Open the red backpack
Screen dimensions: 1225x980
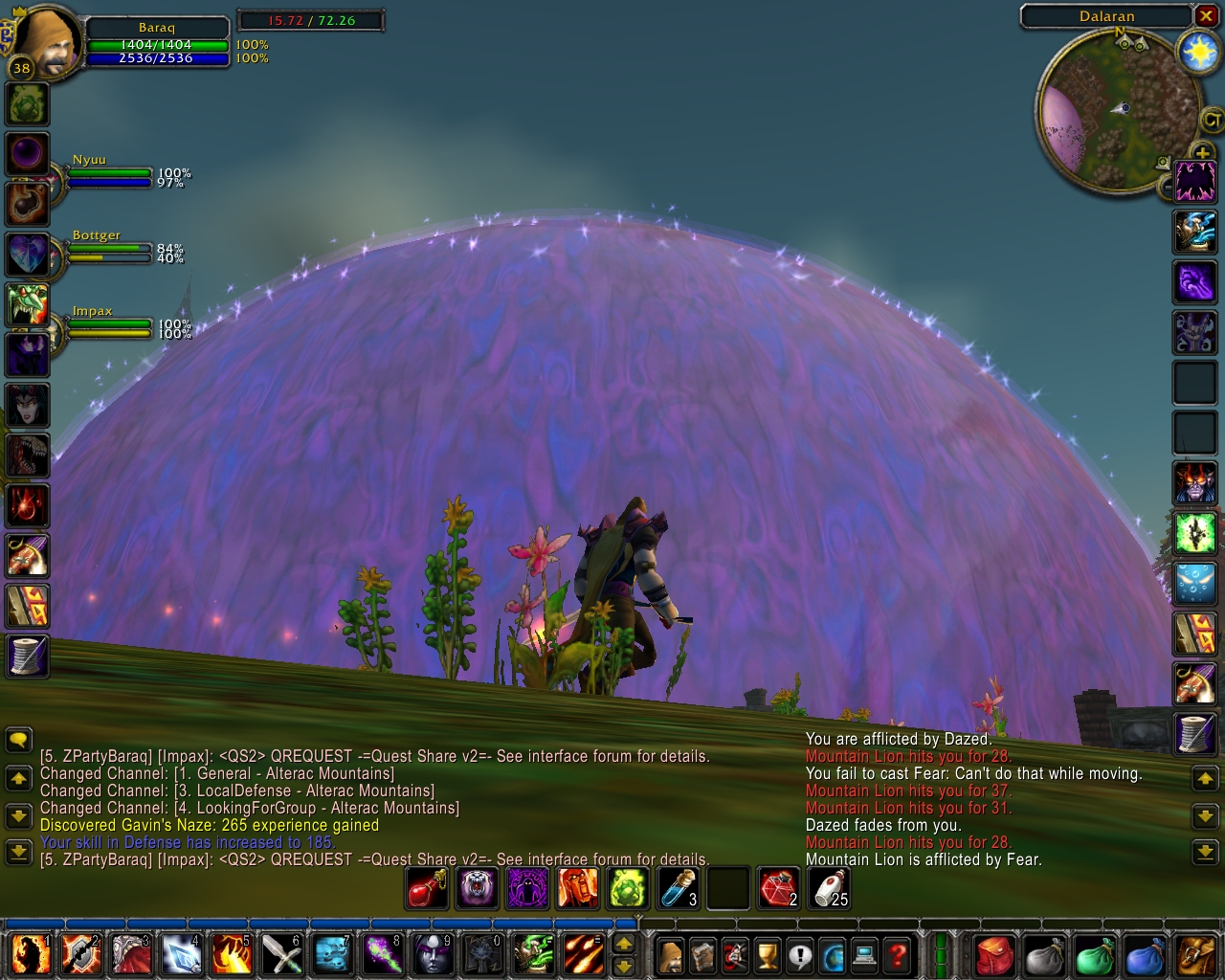994,955
